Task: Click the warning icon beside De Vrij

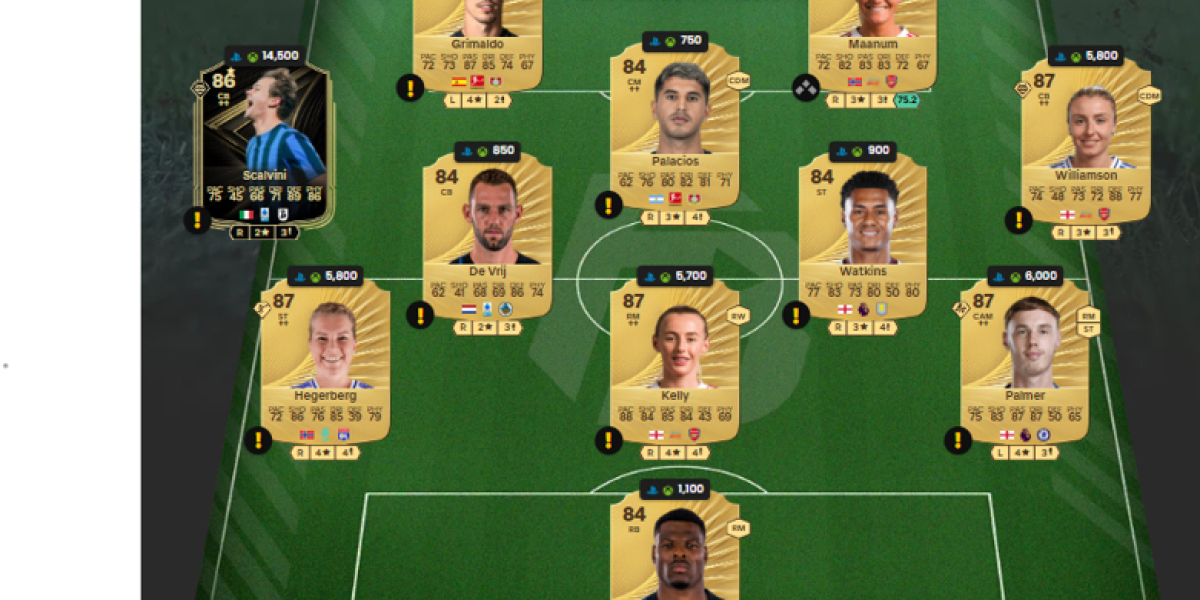Action: pos(420,315)
